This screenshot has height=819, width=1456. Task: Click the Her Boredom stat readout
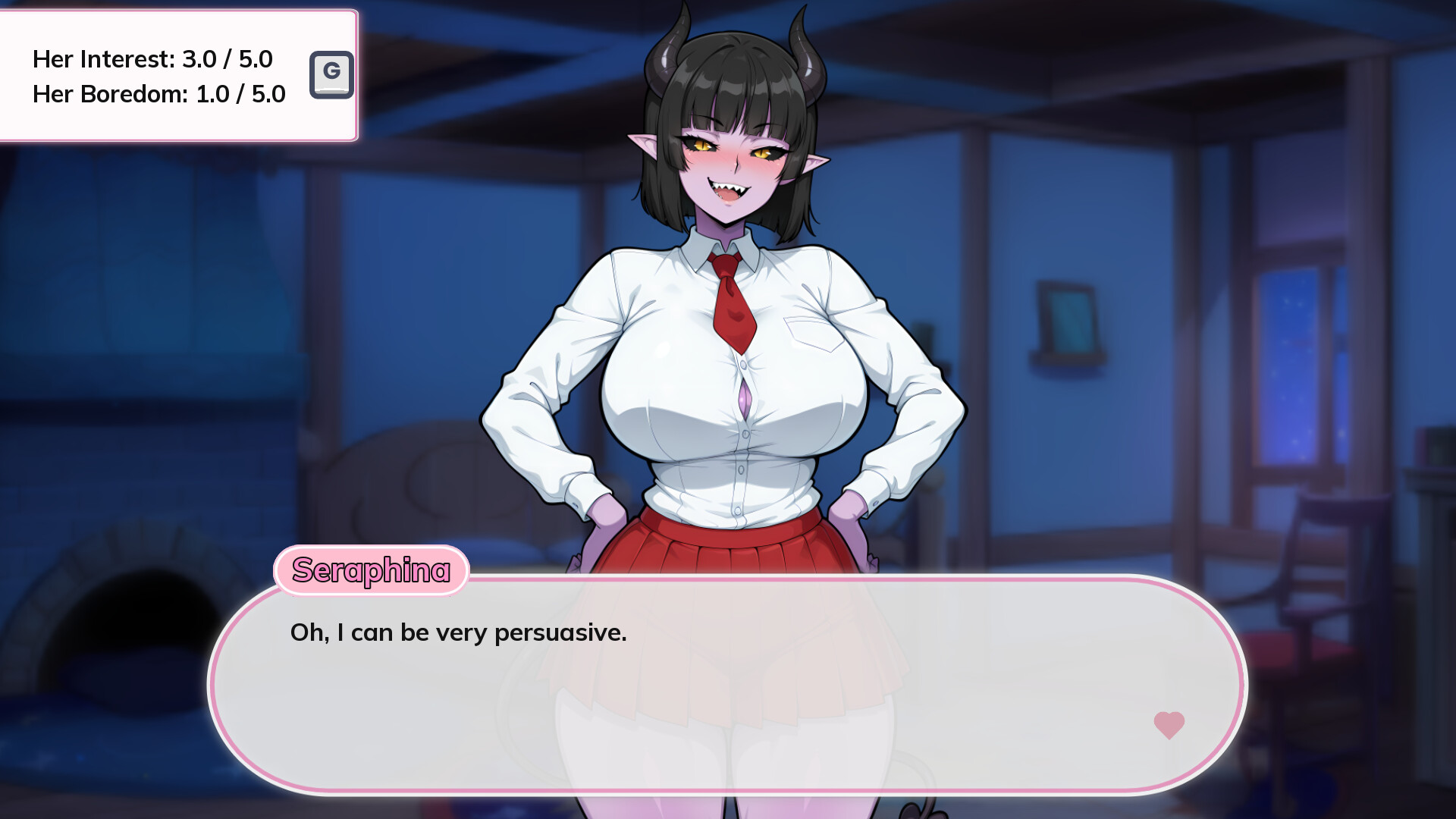[x=158, y=94]
